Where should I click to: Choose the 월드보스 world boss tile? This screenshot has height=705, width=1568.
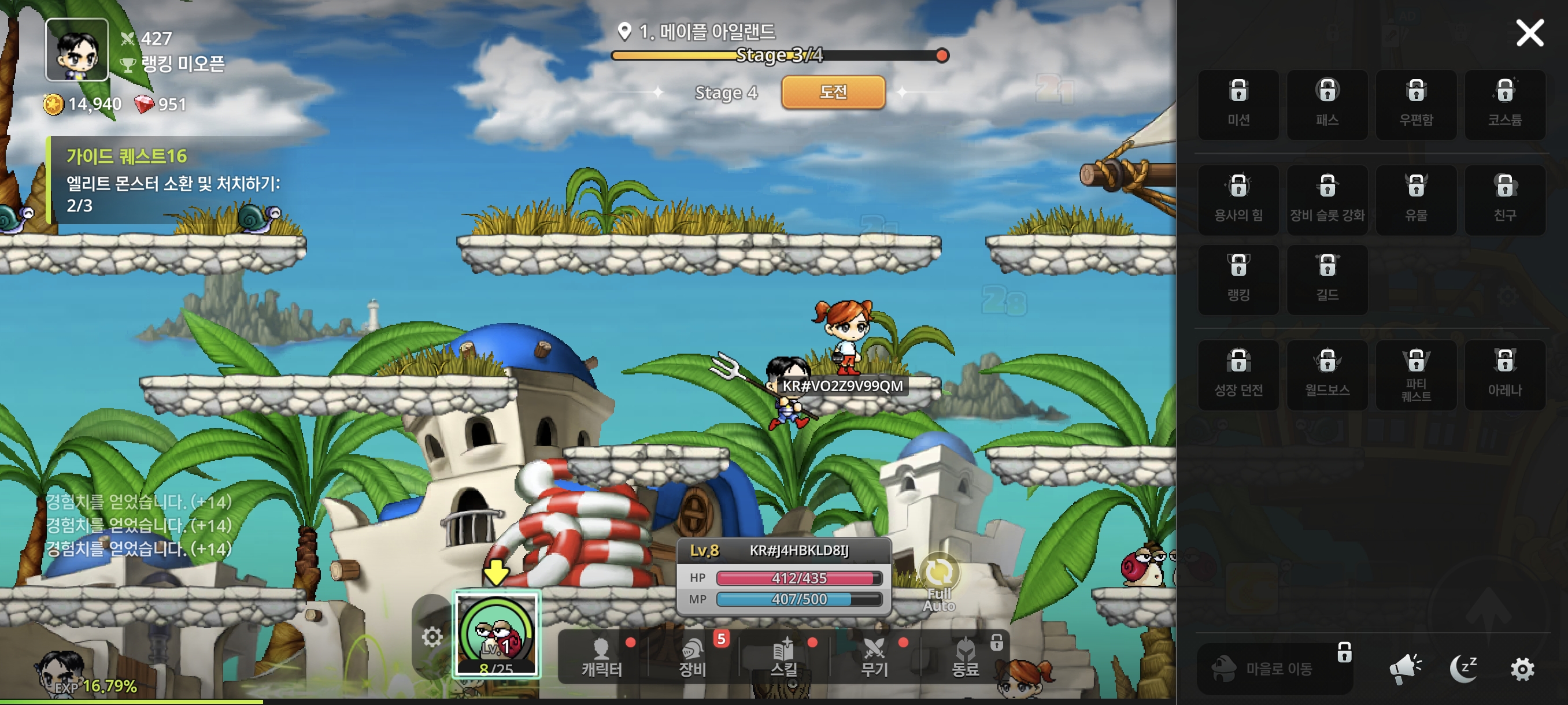1327,374
